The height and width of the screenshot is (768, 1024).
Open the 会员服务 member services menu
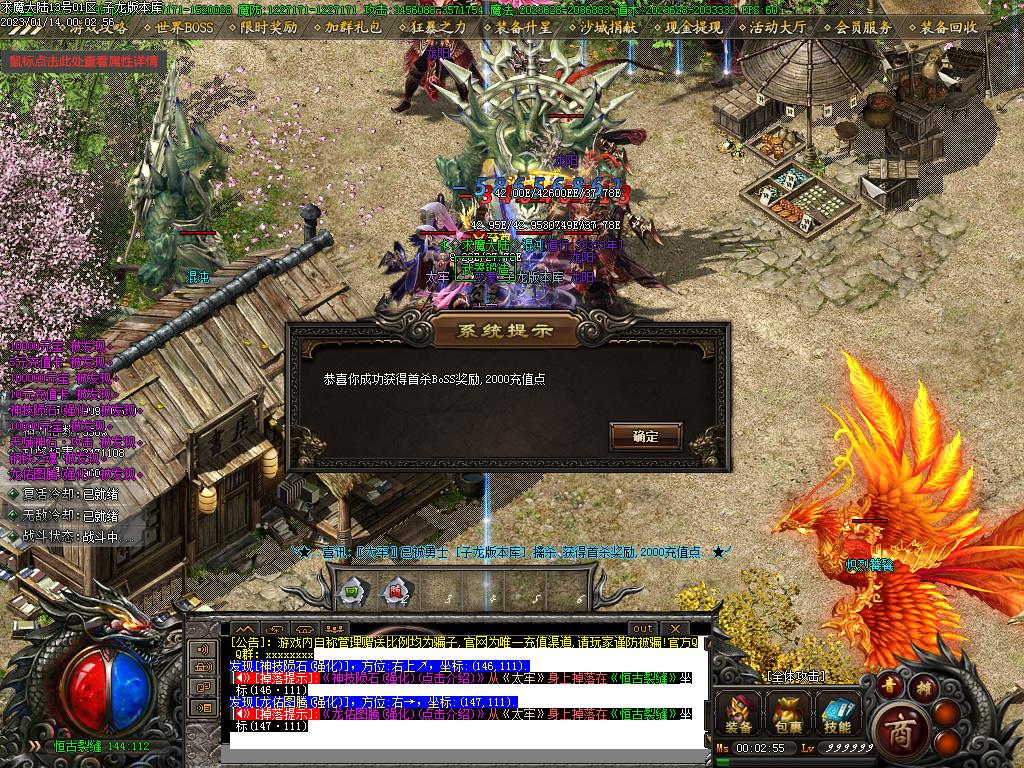pyautogui.click(x=863, y=28)
